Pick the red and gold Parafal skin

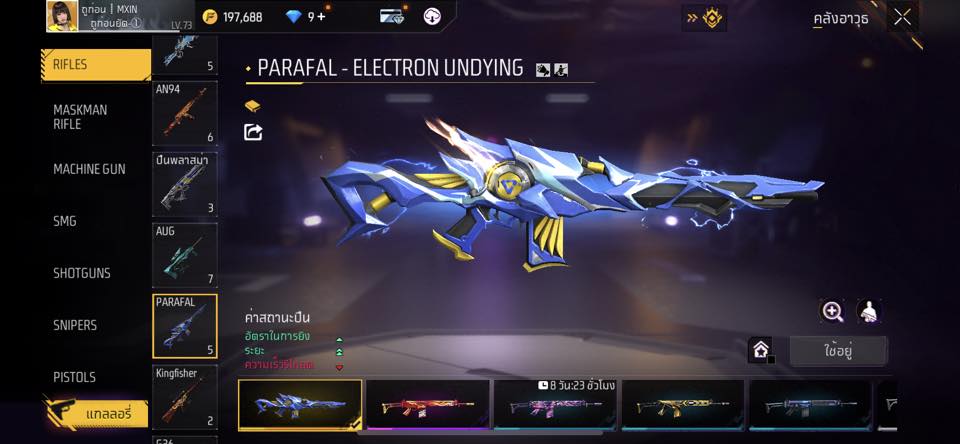[x=427, y=404]
